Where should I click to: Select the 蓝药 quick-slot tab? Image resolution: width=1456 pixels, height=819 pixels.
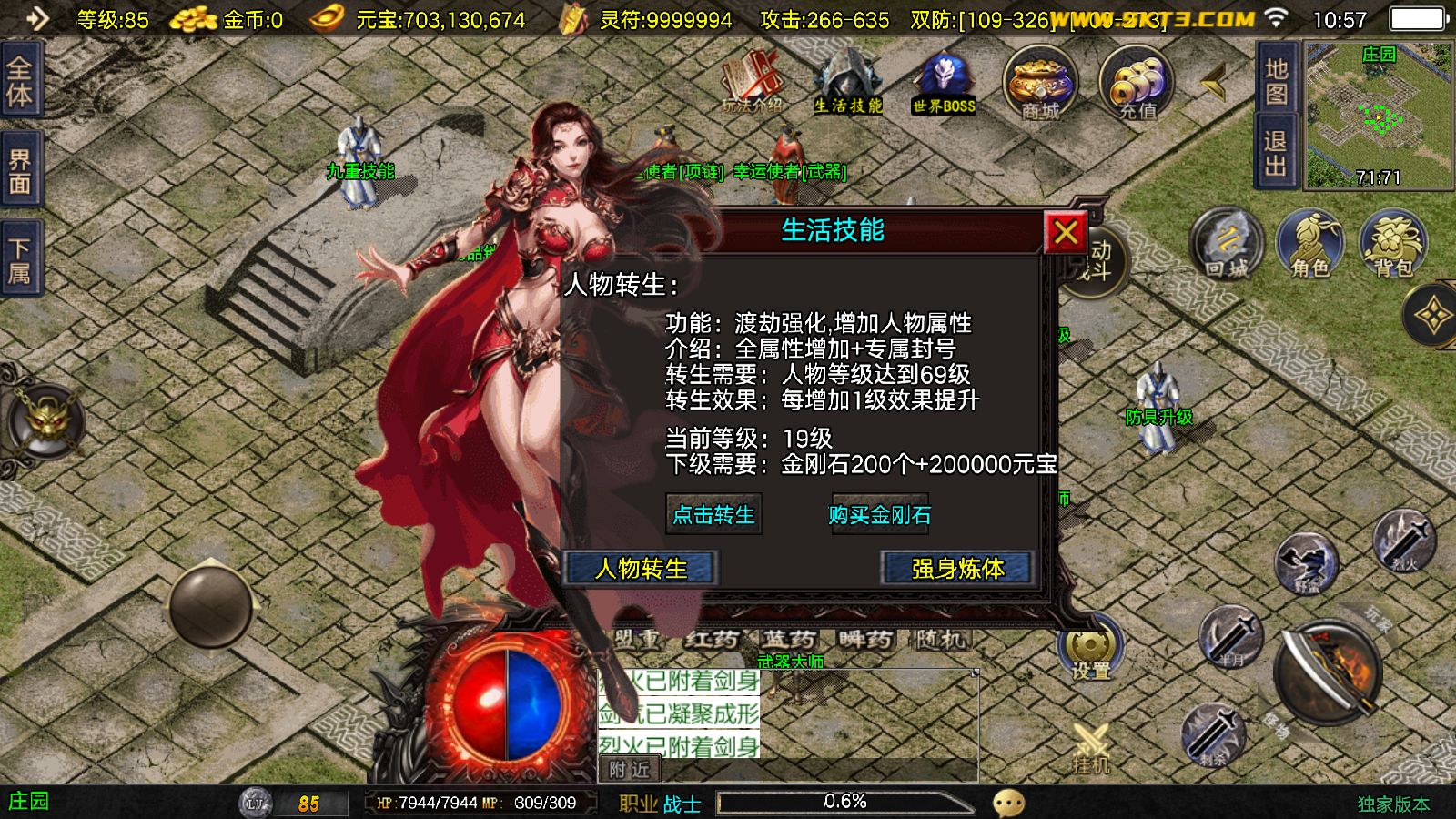pyautogui.click(x=790, y=641)
